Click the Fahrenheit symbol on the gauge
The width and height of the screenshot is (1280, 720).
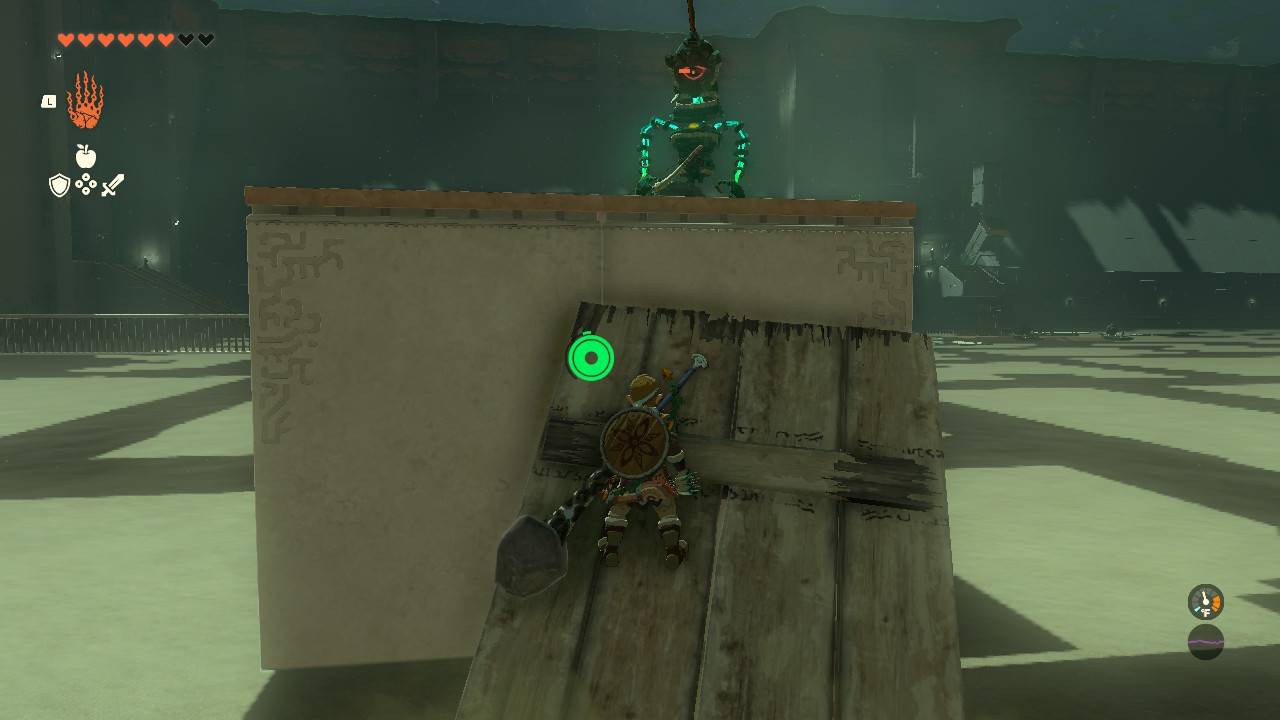[1207, 612]
